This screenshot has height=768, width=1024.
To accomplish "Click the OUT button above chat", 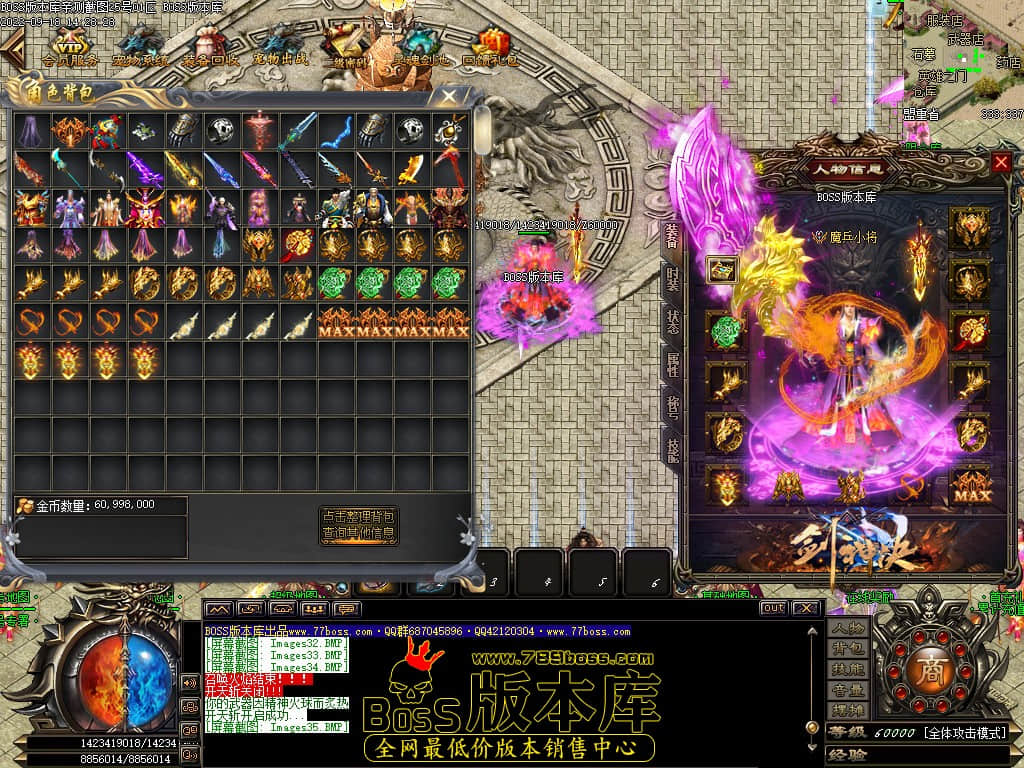I will click(x=773, y=607).
